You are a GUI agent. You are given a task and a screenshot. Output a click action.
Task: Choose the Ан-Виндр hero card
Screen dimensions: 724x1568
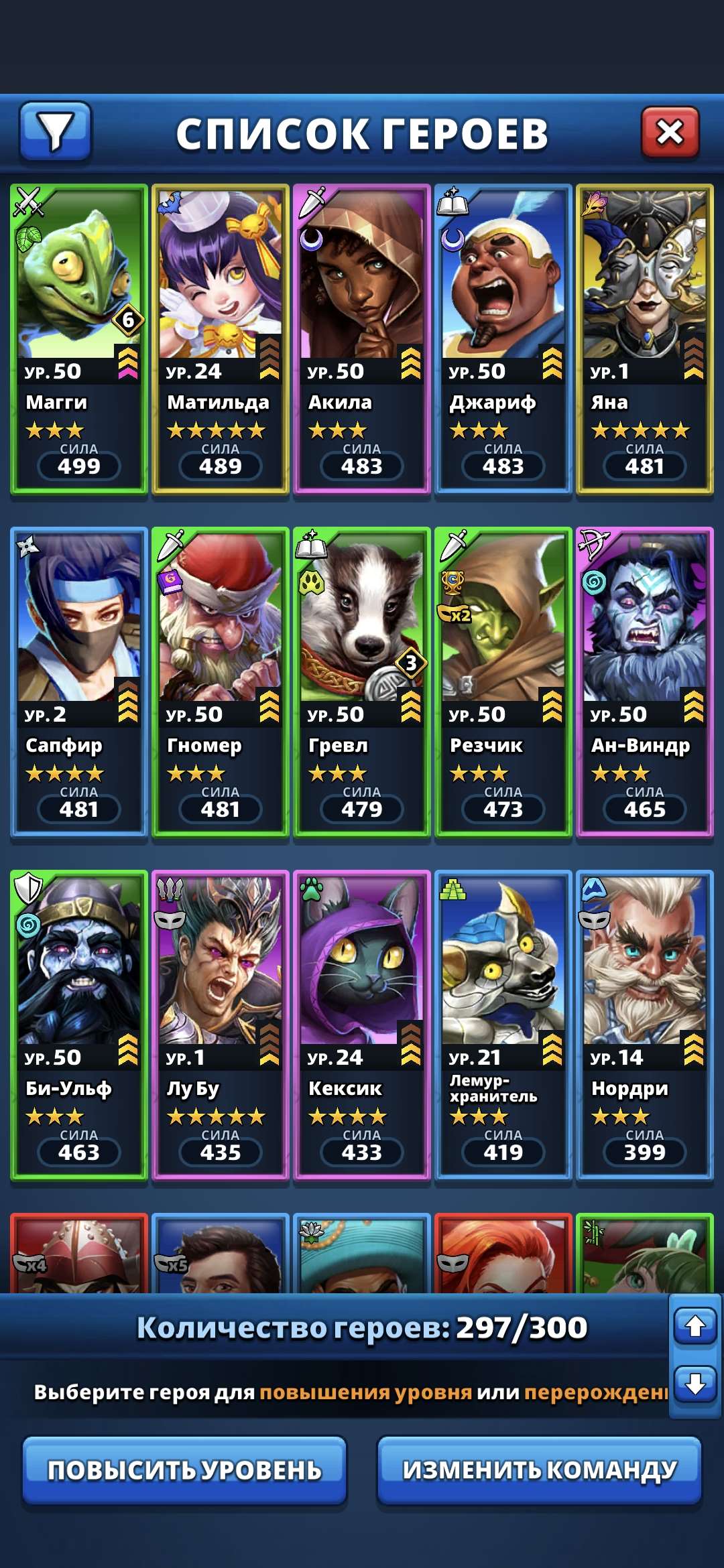(645, 682)
